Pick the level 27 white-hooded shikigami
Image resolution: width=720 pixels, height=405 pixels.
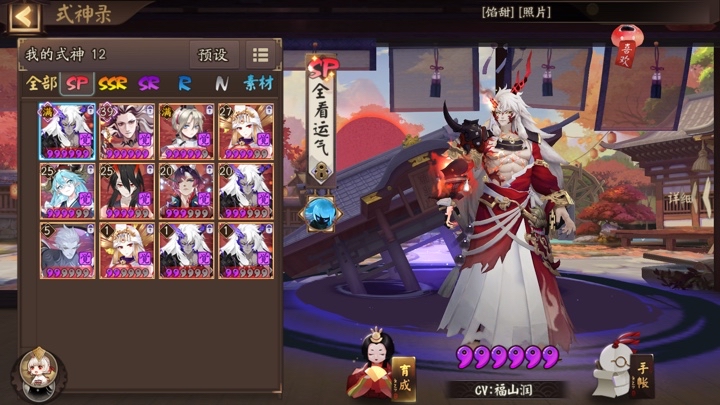(246, 130)
